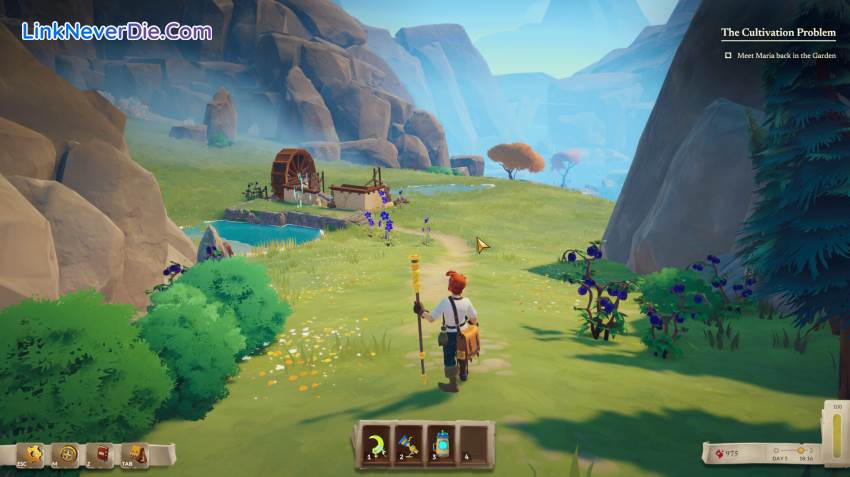Screen dimensions: 850x477
Task: Open settings via the gear icon
Action: point(31,455)
